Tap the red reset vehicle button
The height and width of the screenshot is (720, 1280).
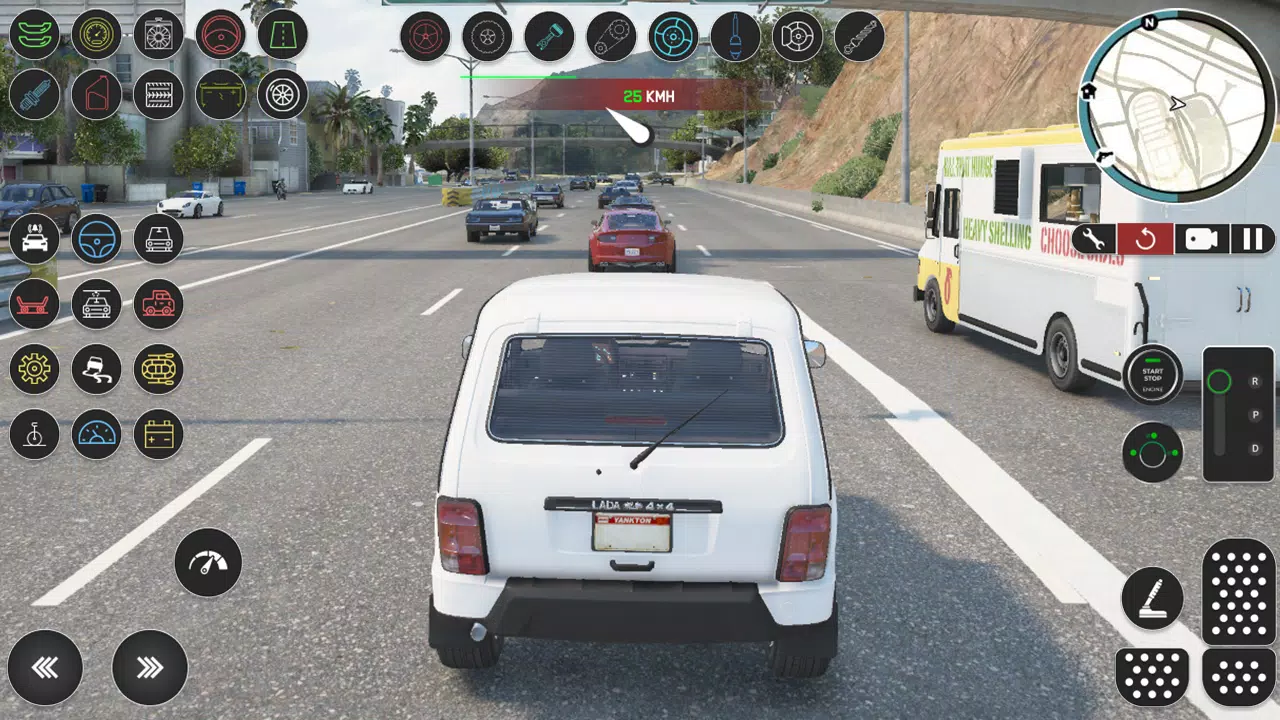1145,239
